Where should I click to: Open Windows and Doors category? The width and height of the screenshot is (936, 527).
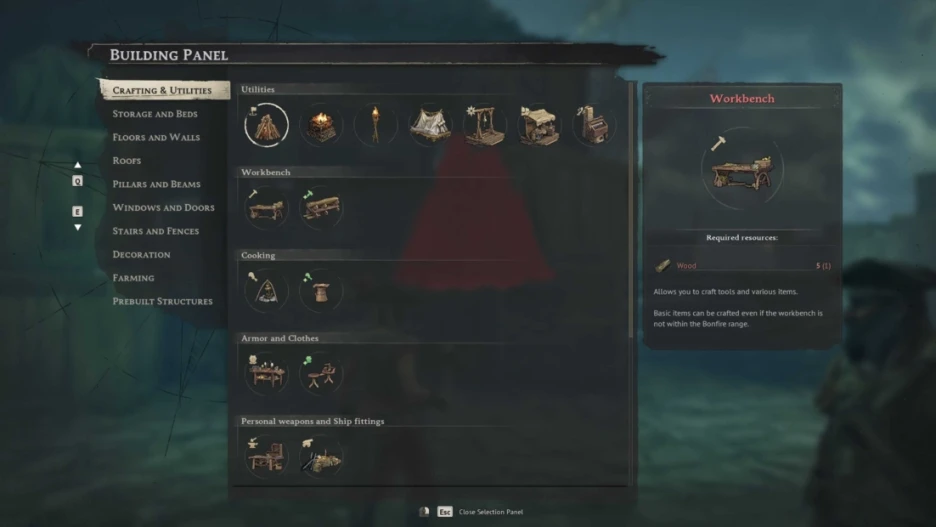(x=163, y=208)
